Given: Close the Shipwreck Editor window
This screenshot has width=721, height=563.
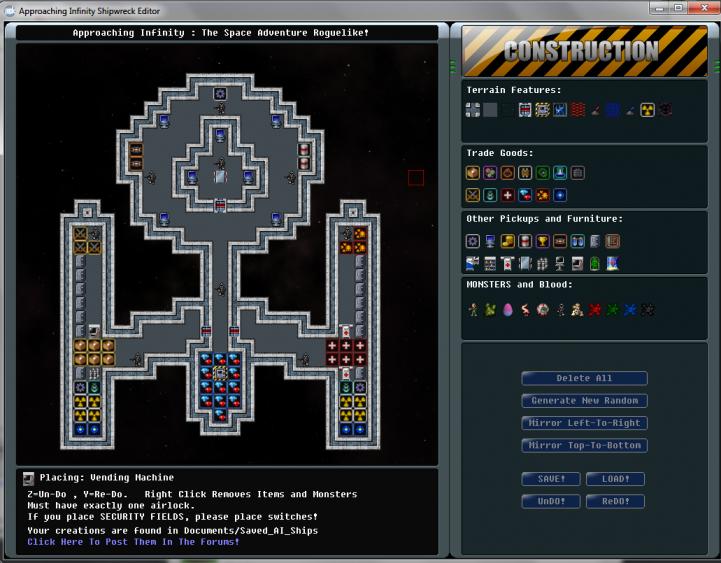Looking at the screenshot, I should (x=699, y=8).
